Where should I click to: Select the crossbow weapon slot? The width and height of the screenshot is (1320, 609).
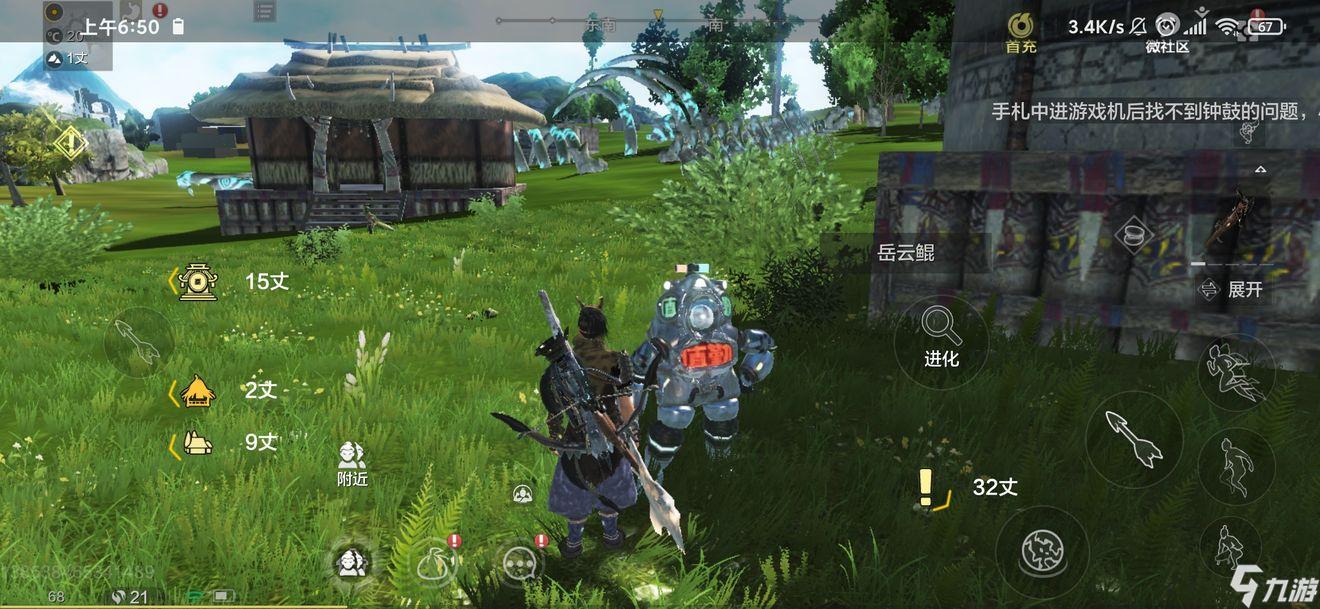point(1228,222)
